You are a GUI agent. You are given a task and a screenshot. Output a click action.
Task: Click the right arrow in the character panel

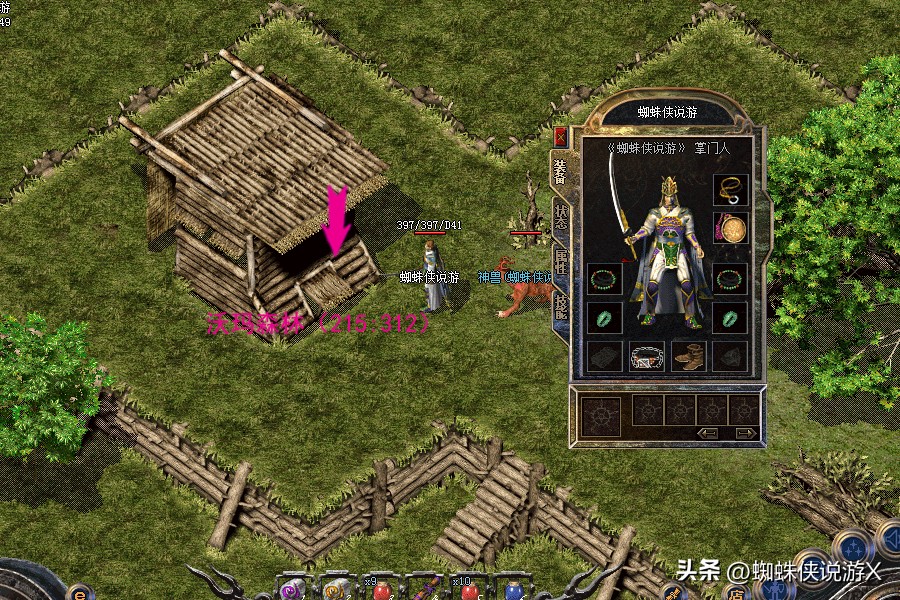[745, 433]
